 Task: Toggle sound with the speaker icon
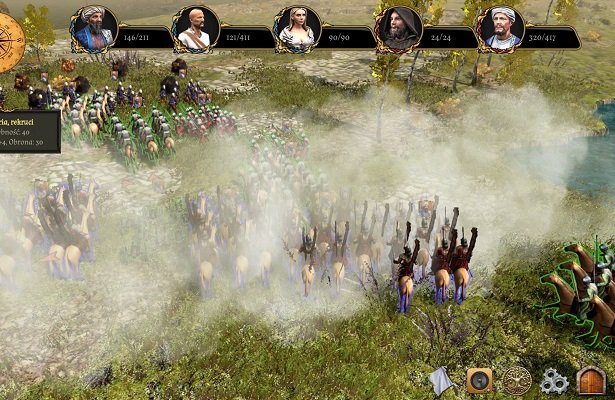[479, 380]
